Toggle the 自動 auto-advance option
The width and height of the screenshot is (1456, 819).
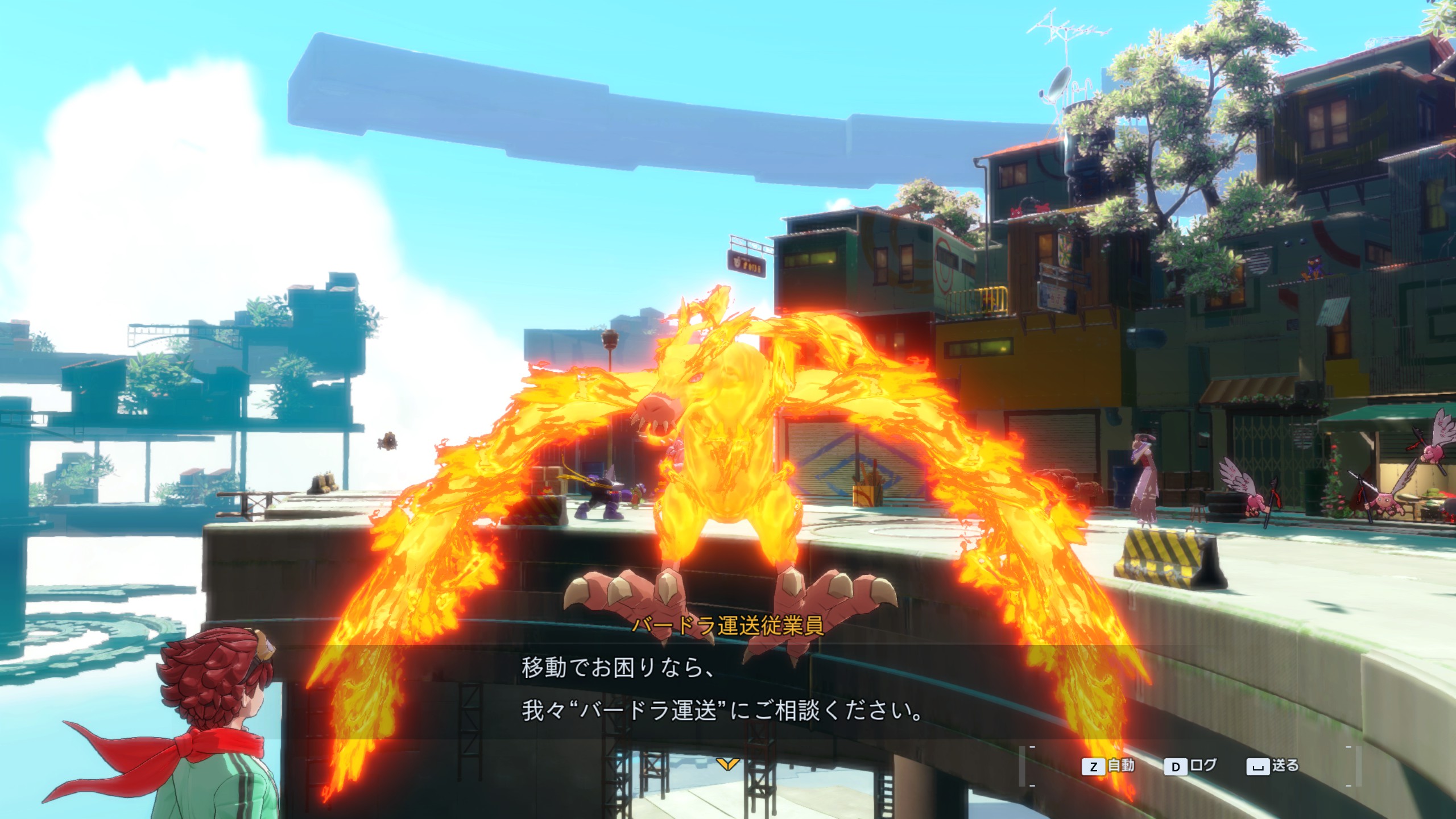coord(1108,766)
